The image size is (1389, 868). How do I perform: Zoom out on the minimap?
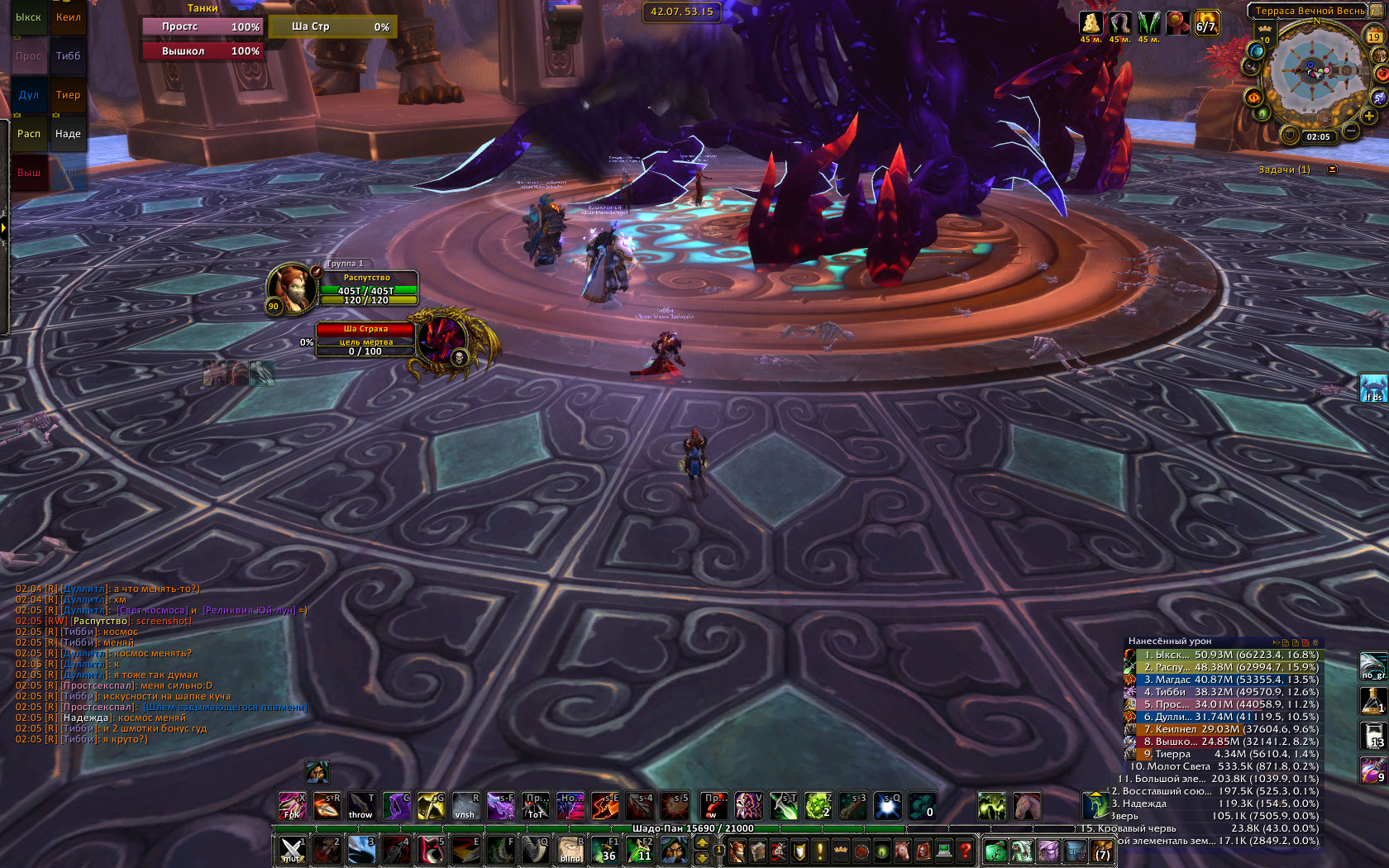tap(1351, 131)
